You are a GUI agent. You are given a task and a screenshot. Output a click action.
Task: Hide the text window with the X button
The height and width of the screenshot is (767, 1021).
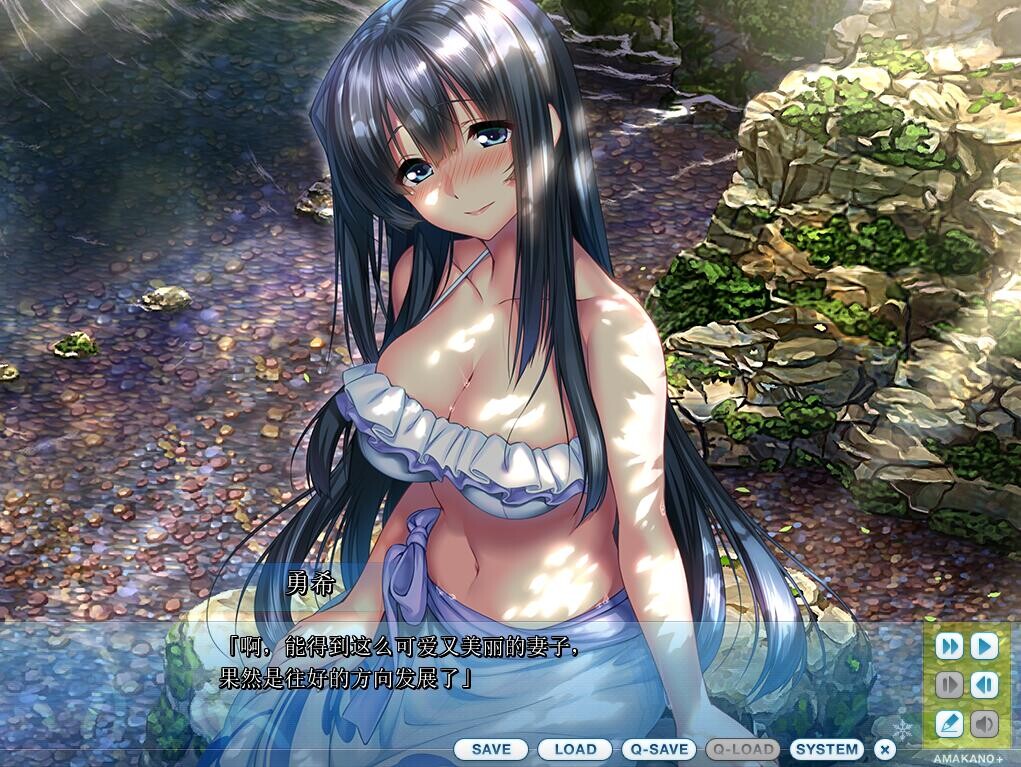click(884, 749)
